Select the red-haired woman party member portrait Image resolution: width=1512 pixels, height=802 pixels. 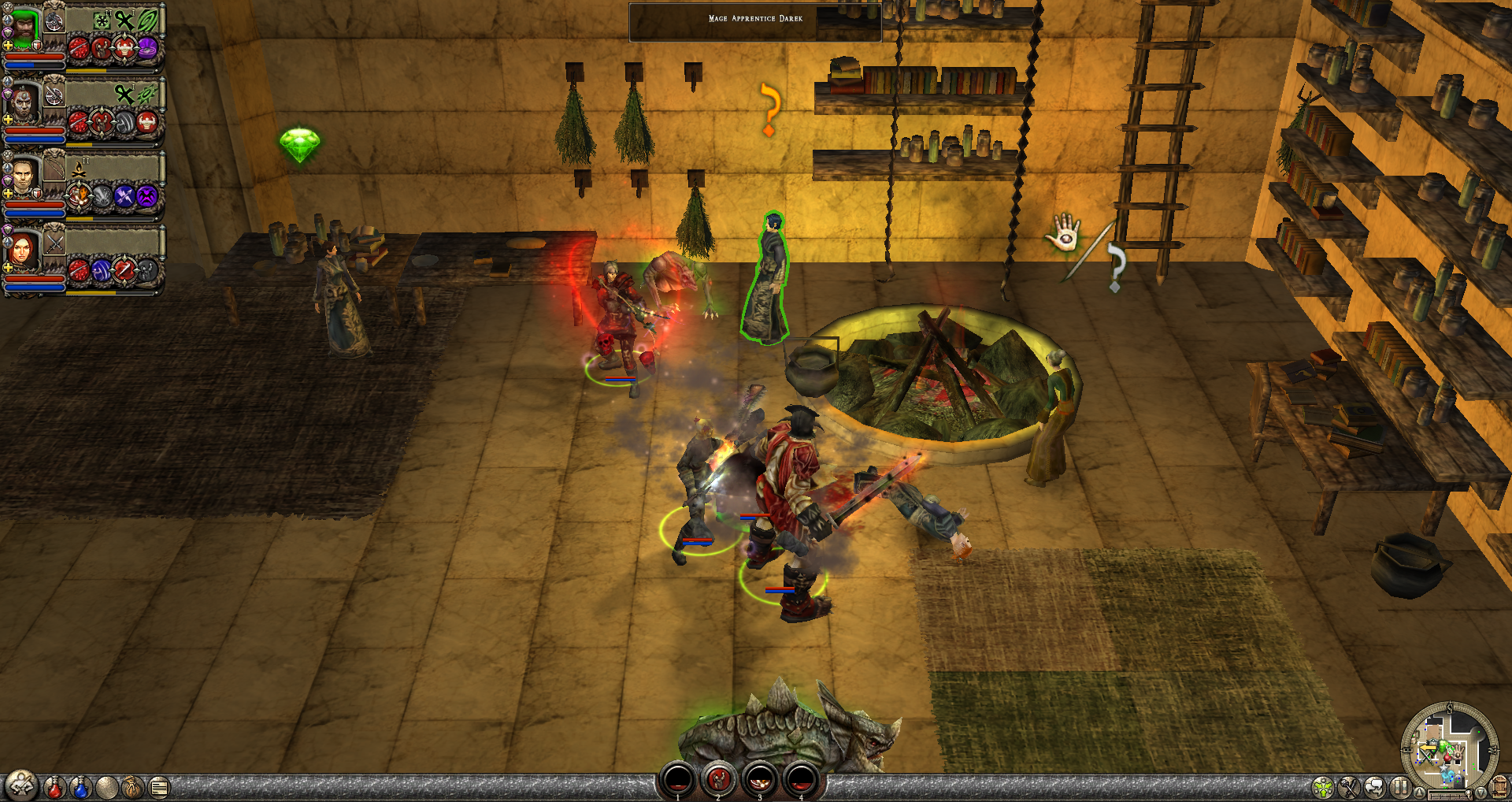click(x=22, y=250)
